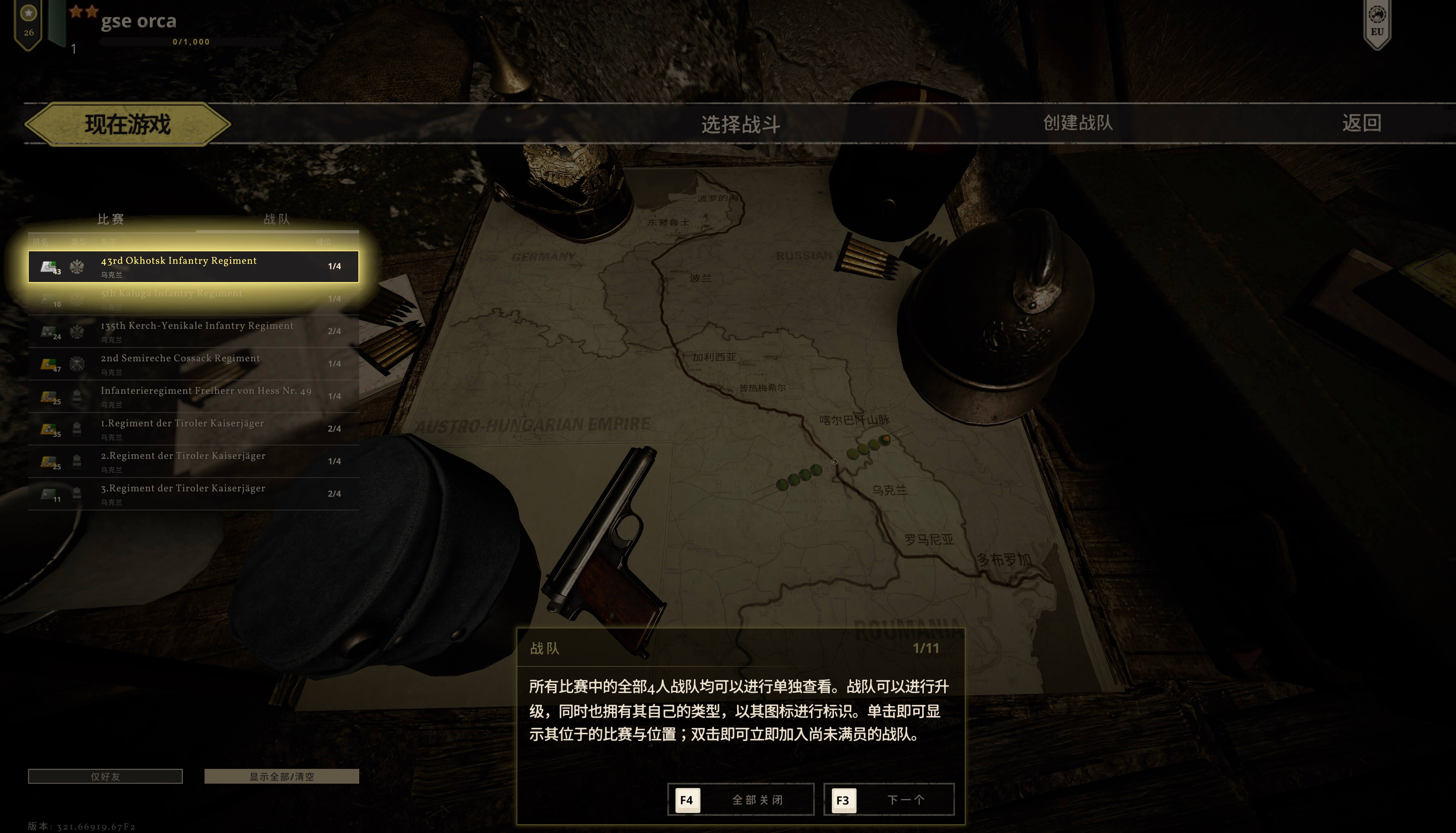
Task: Open the 创建战队 menu
Action: (1077, 123)
